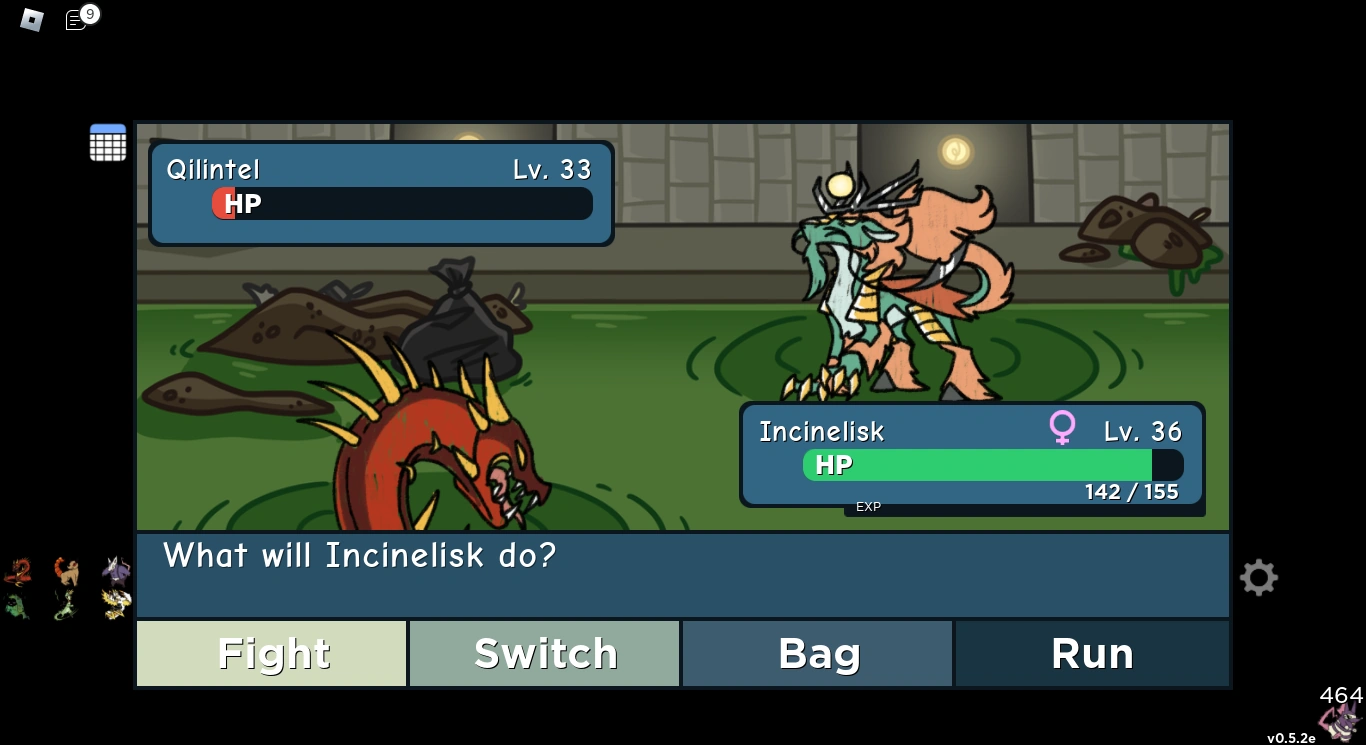Select the yellow creature in the party
Screen dimensions: 1366x745
coord(116,602)
